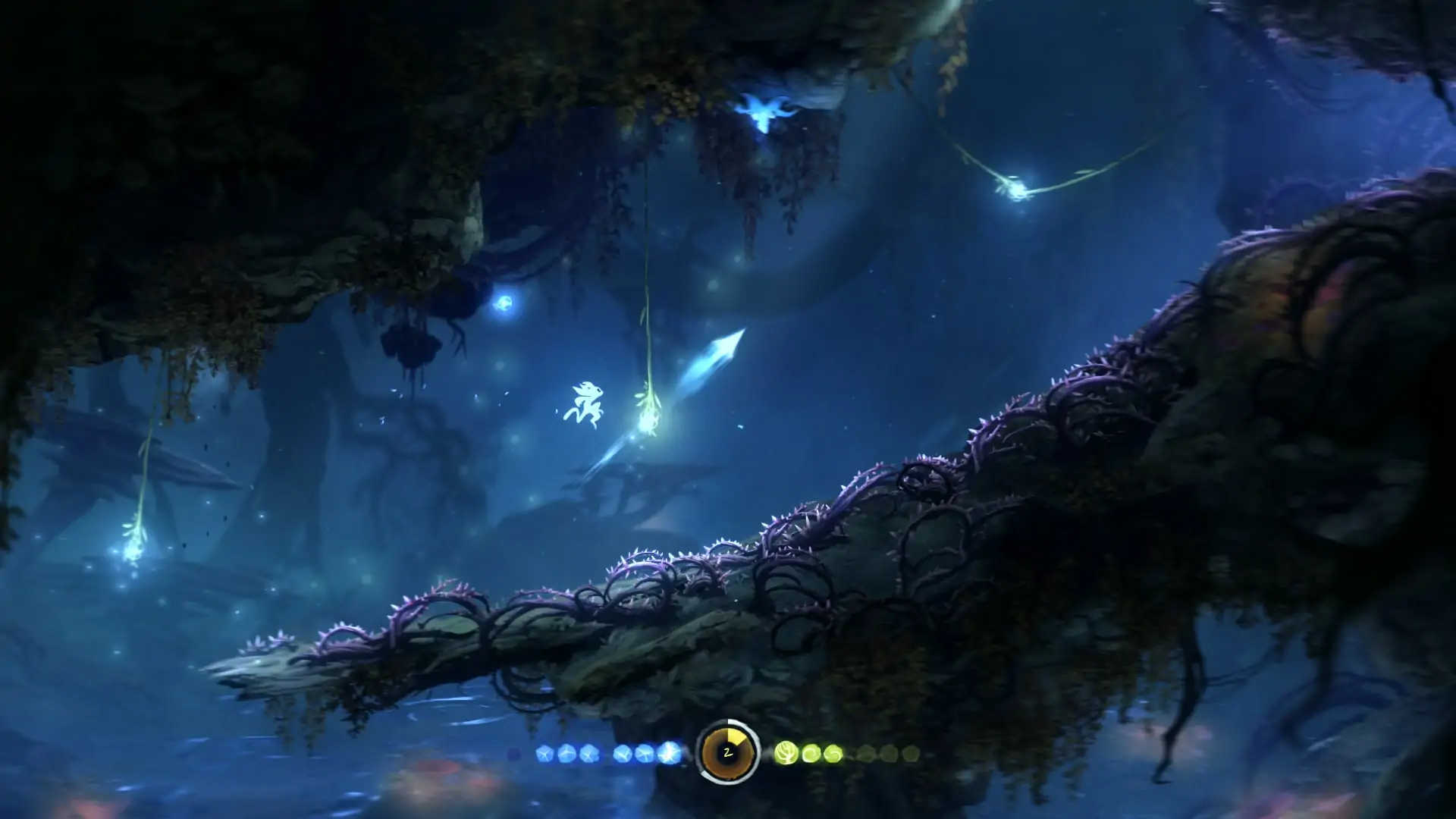Click the brightest glowing energy cell on HUD
The width and height of the screenshot is (1456, 819).
(670, 752)
